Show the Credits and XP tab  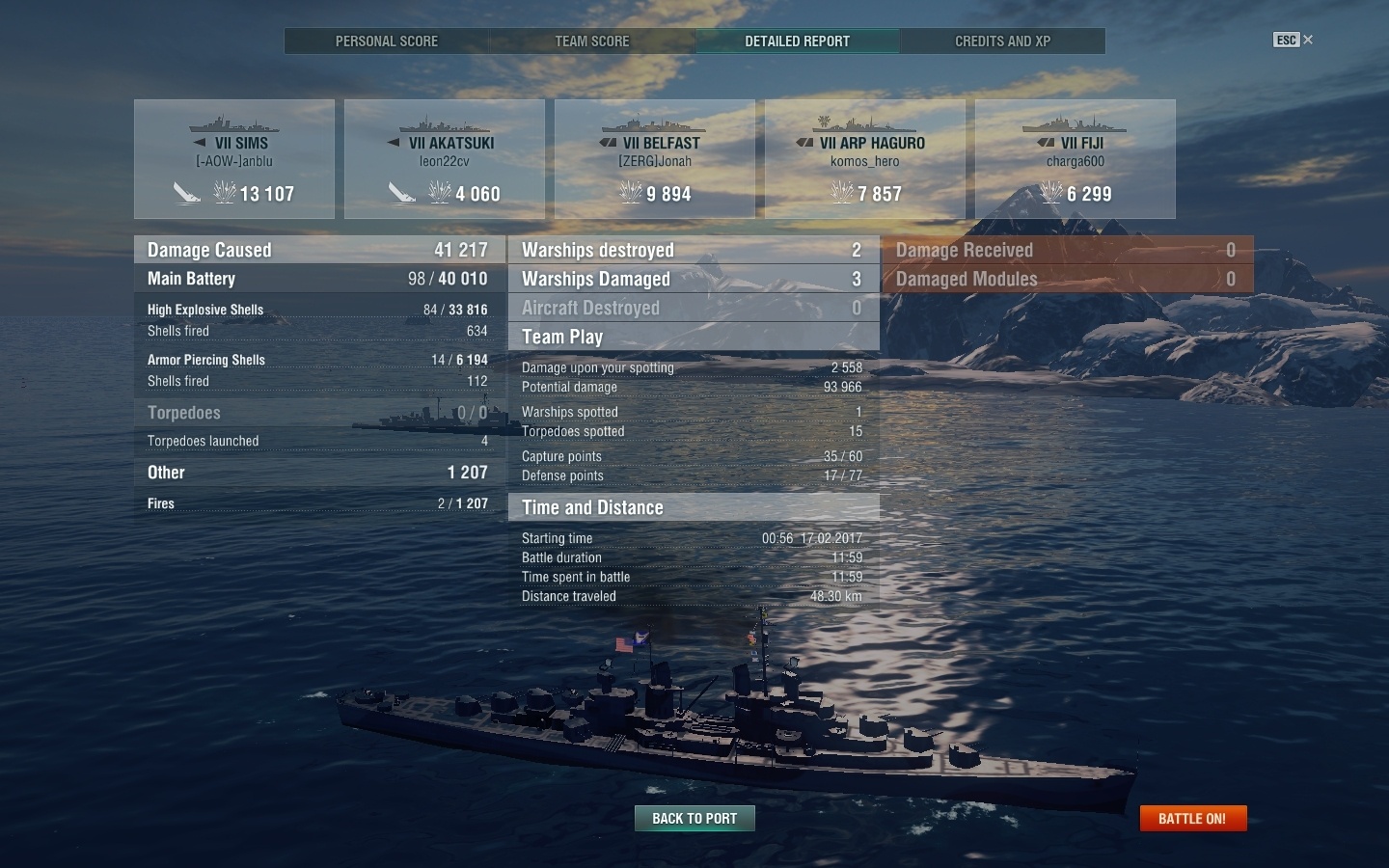click(1002, 41)
